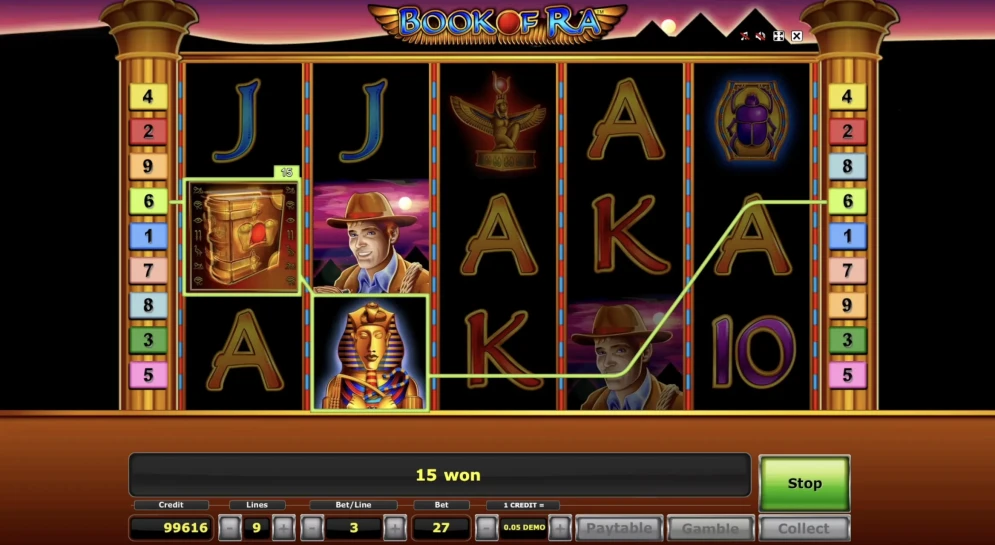Increase the number of Lines
The width and height of the screenshot is (995, 545).
(283, 528)
